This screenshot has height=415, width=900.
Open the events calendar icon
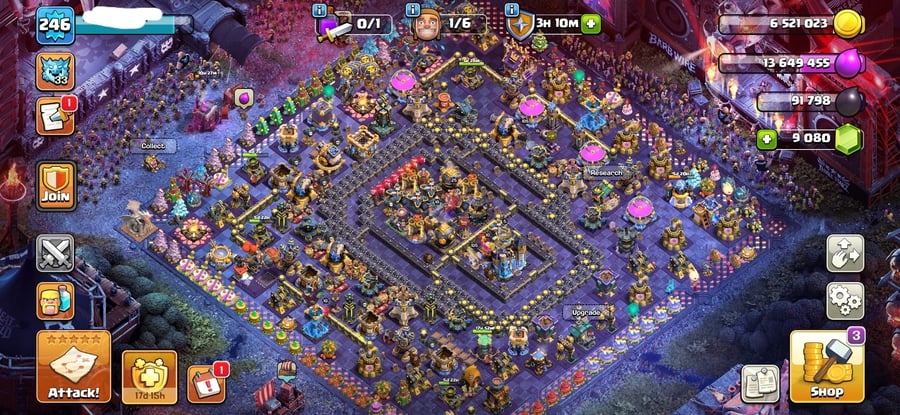click(206, 384)
